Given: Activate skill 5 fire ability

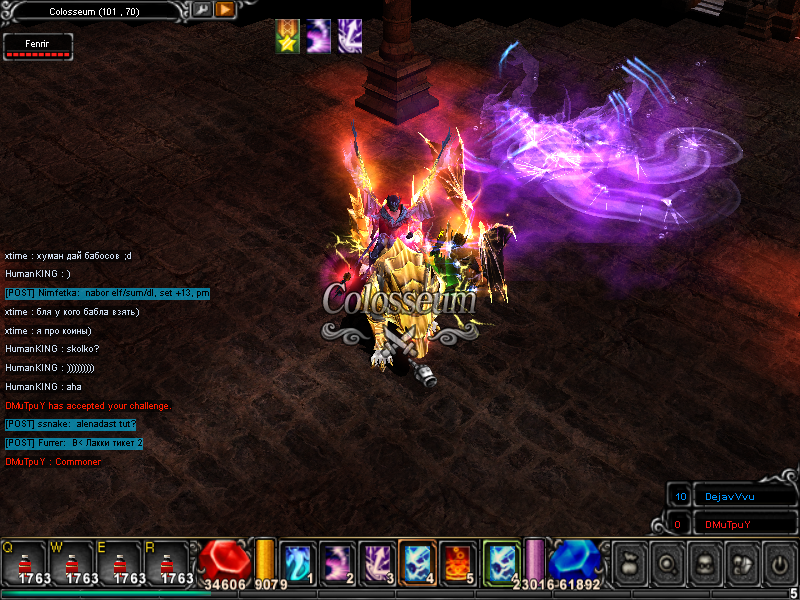Looking at the screenshot, I should pos(456,561).
